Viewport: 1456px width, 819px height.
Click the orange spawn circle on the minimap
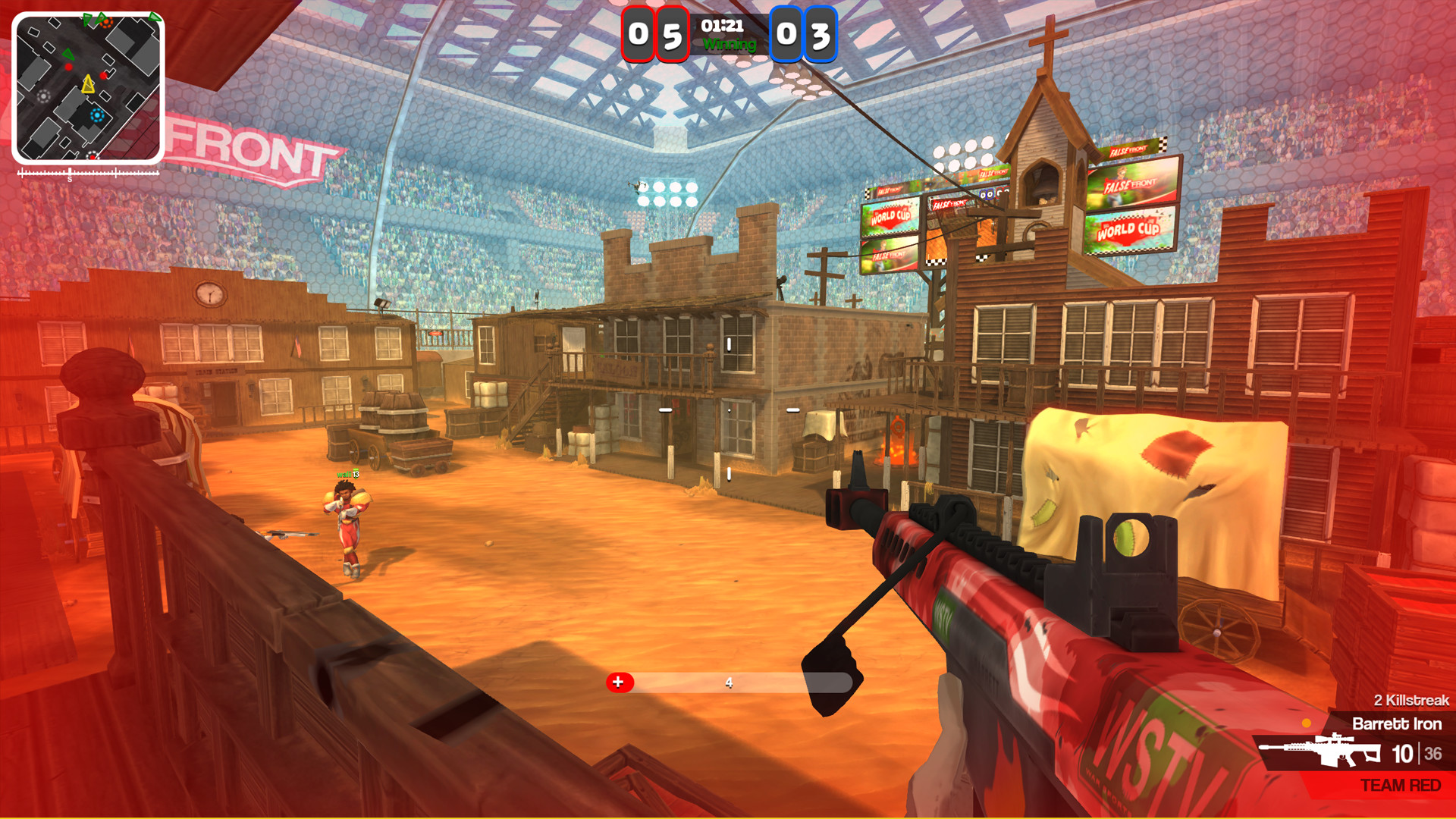(x=106, y=22)
